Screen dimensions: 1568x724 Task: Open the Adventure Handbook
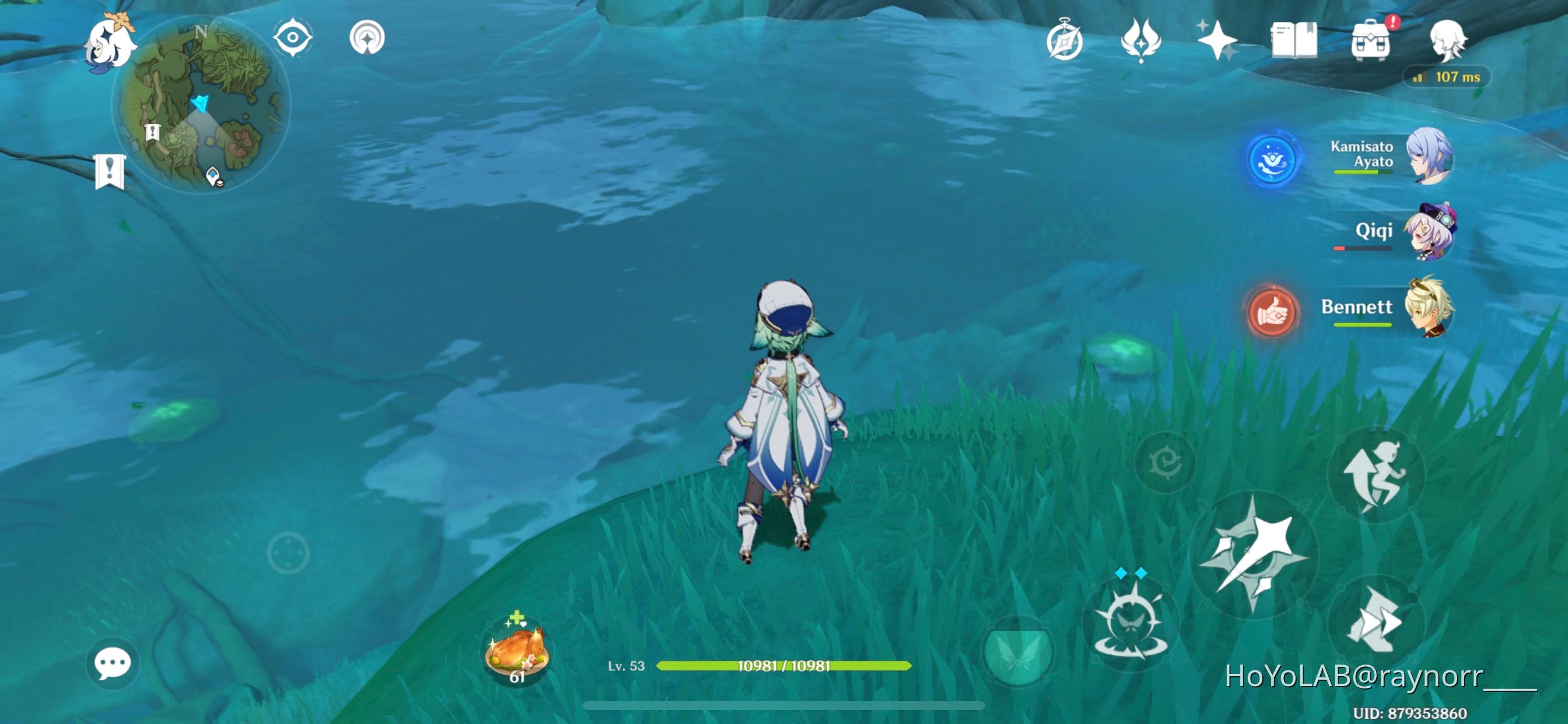coord(1298,40)
